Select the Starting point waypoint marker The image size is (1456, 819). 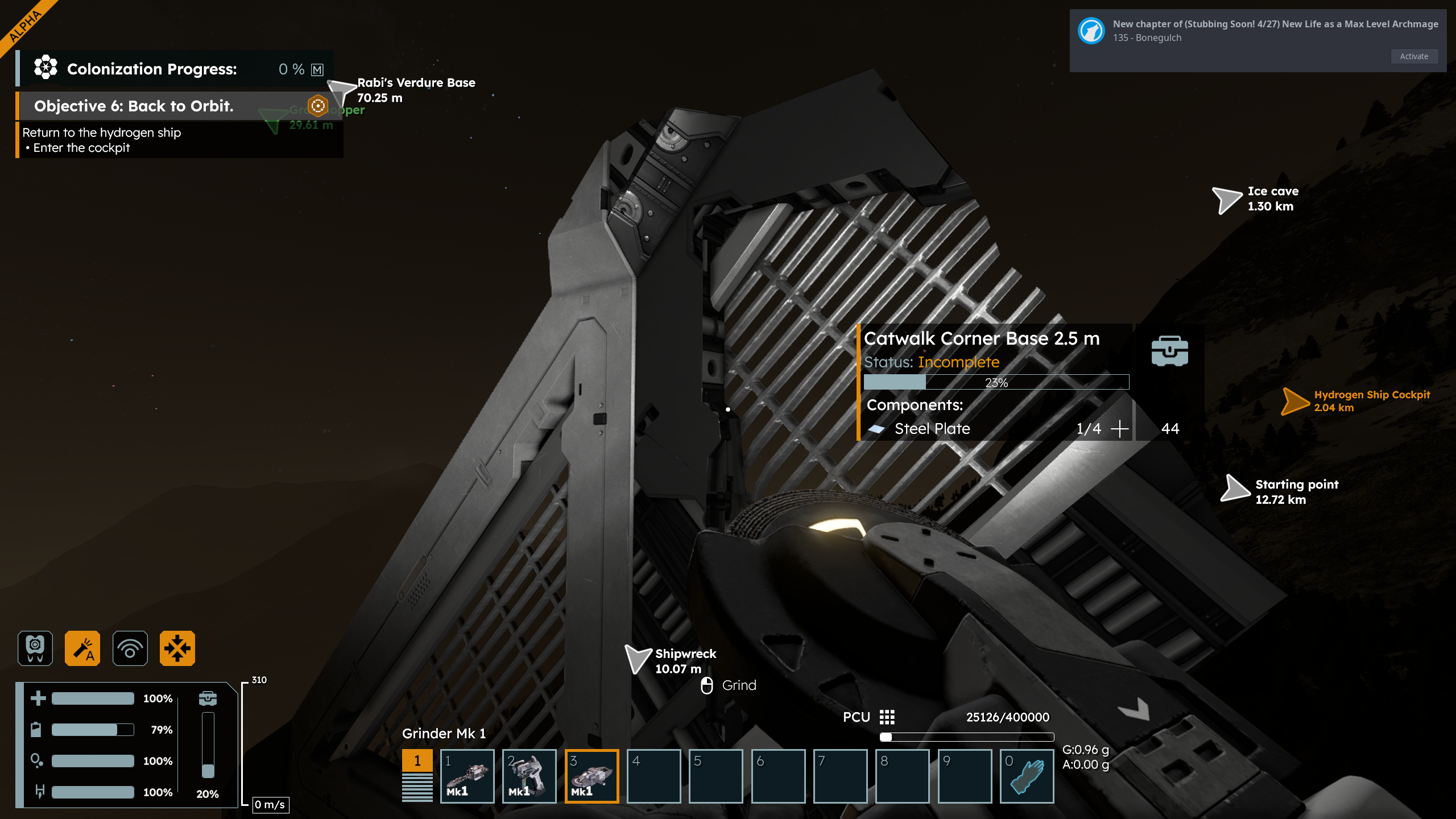tap(1234, 489)
